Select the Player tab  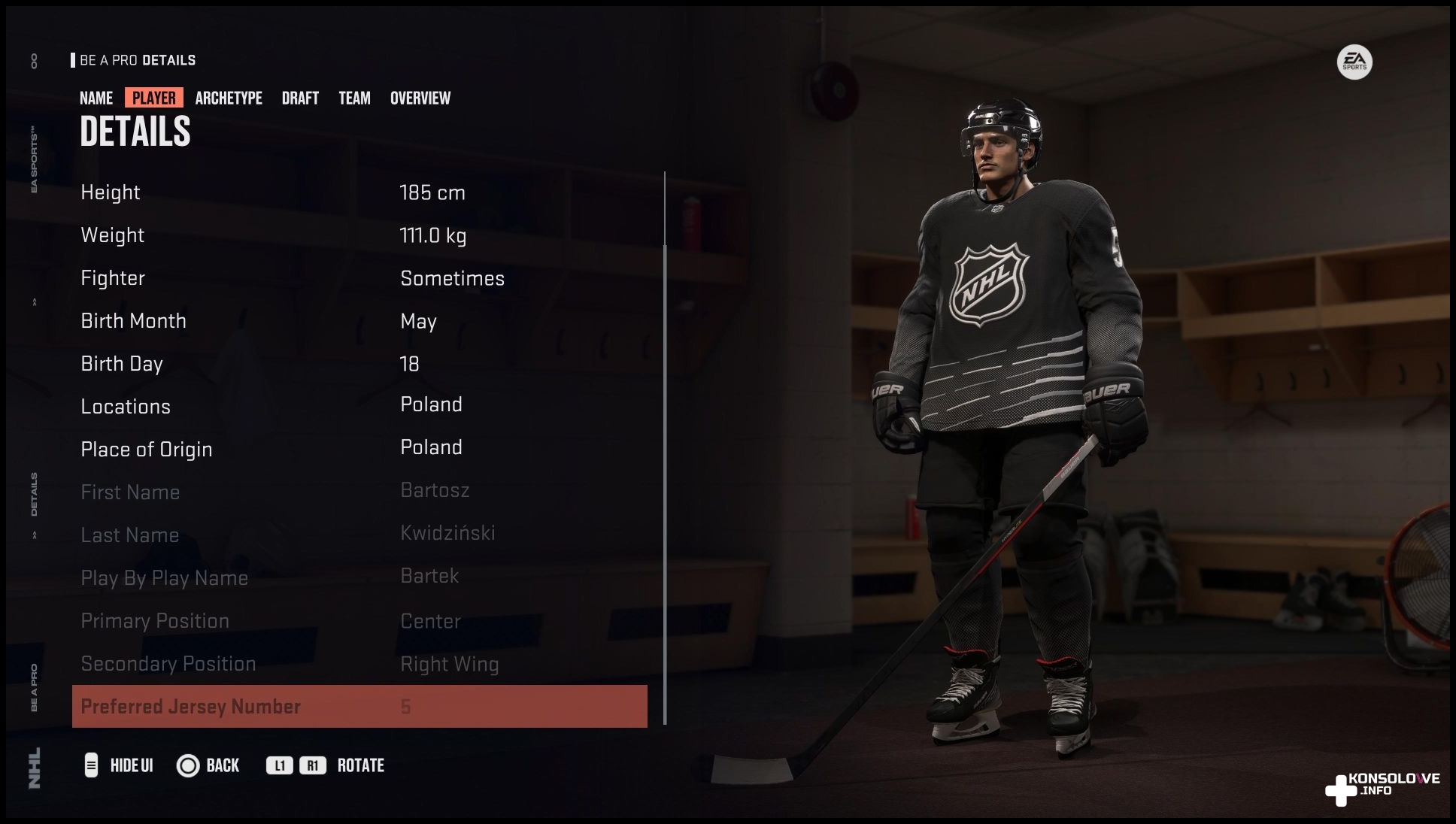[154, 98]
